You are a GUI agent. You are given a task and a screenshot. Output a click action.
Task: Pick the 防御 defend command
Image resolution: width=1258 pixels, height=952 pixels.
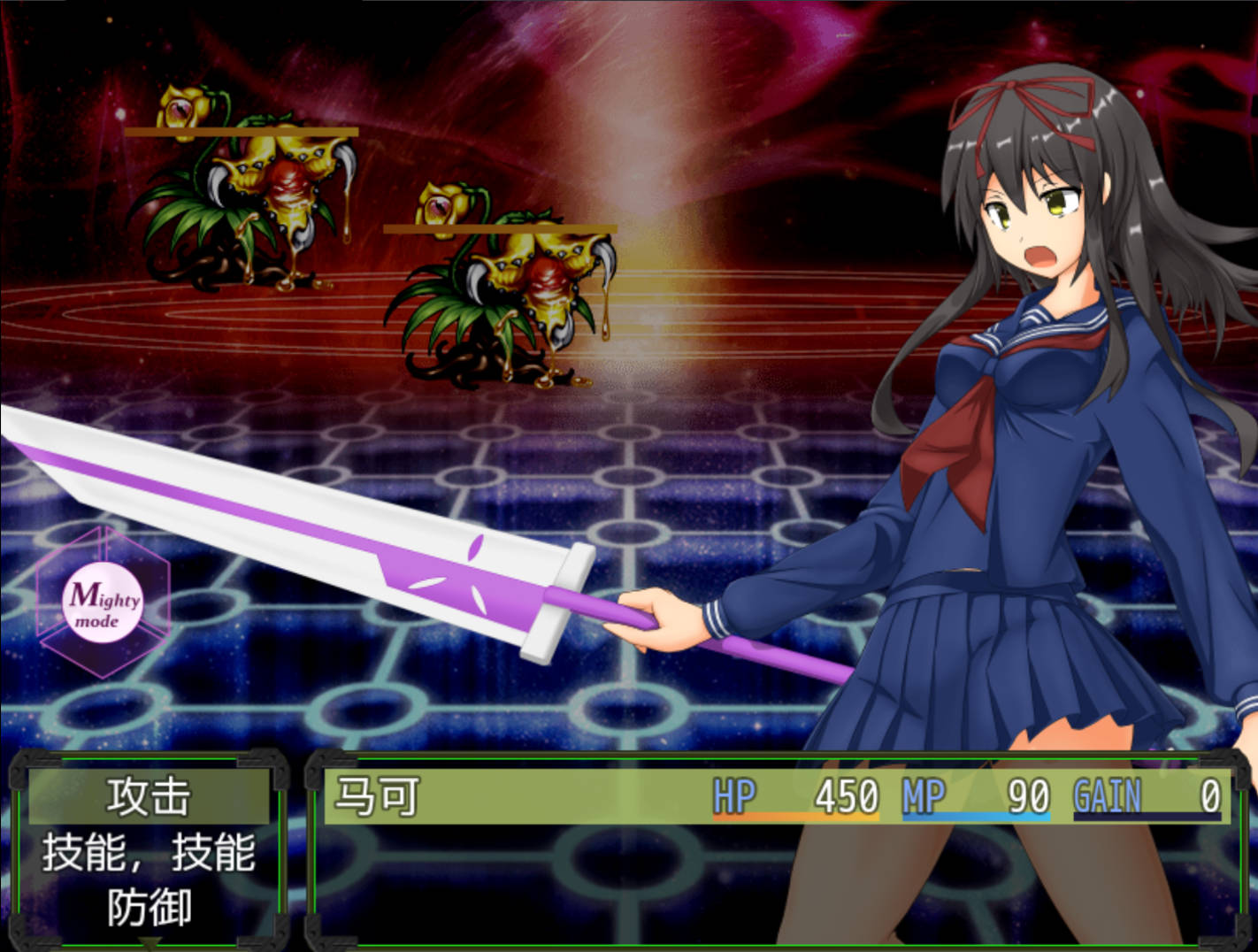point(149,908)
